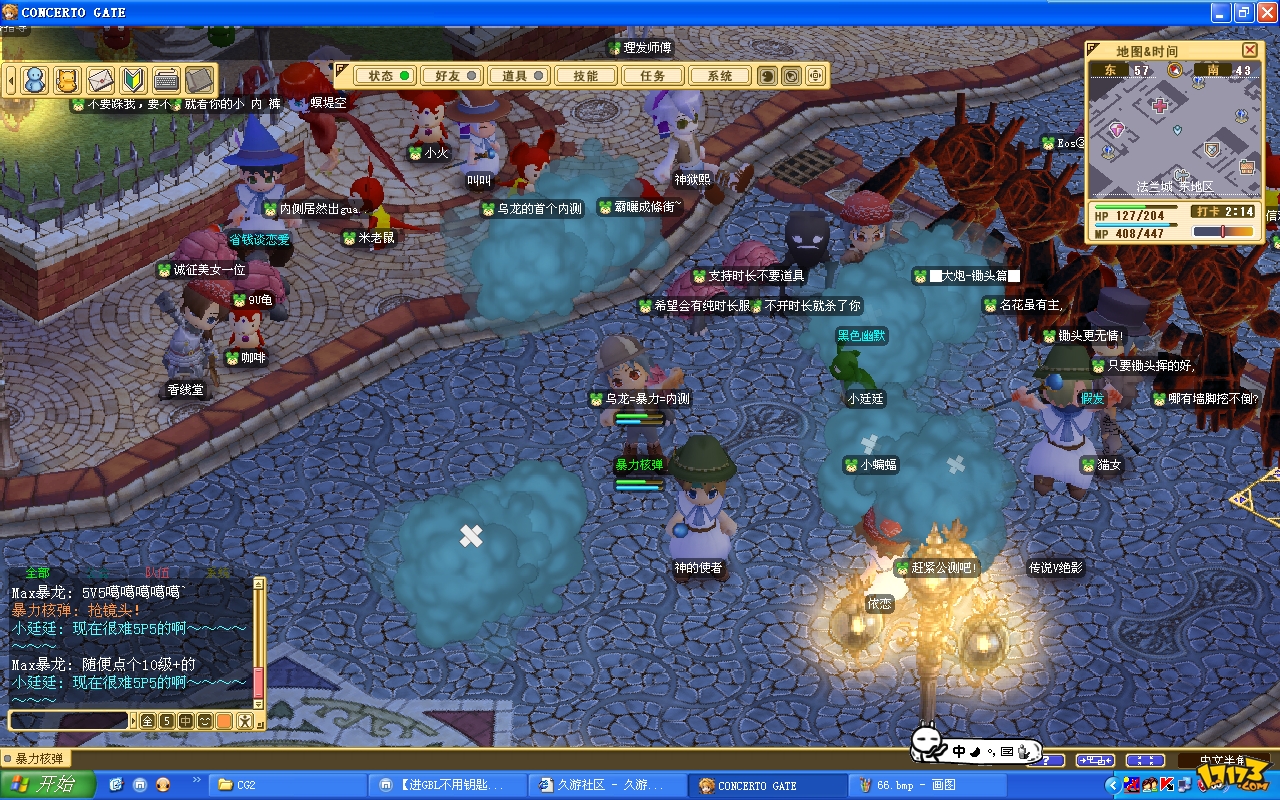Screen dimensions: 1280x800
Task: Switch chat to the 全部 tab
Action: tap(37, 573)
